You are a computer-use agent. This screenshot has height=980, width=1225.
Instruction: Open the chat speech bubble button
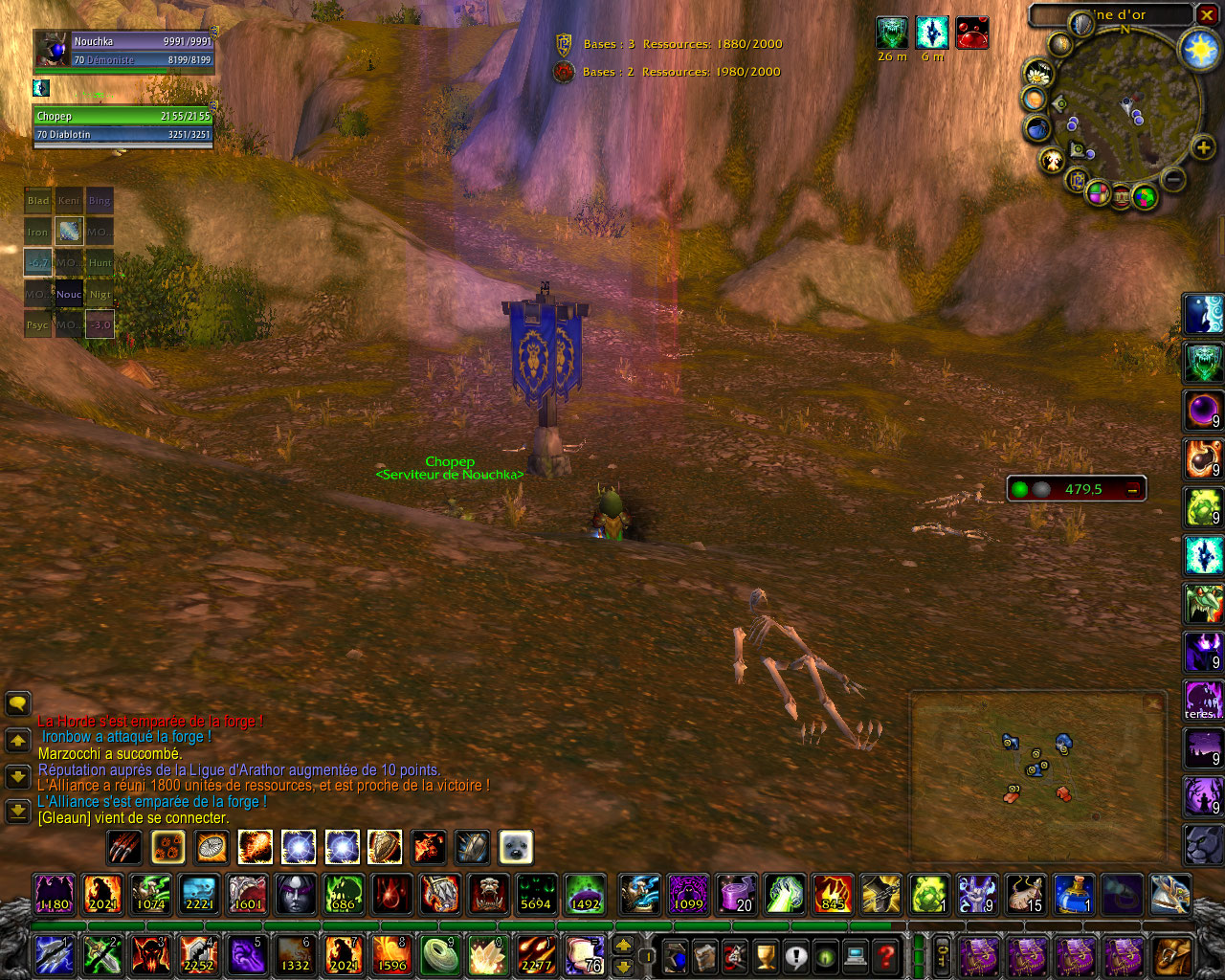click(x=17, y=704)
